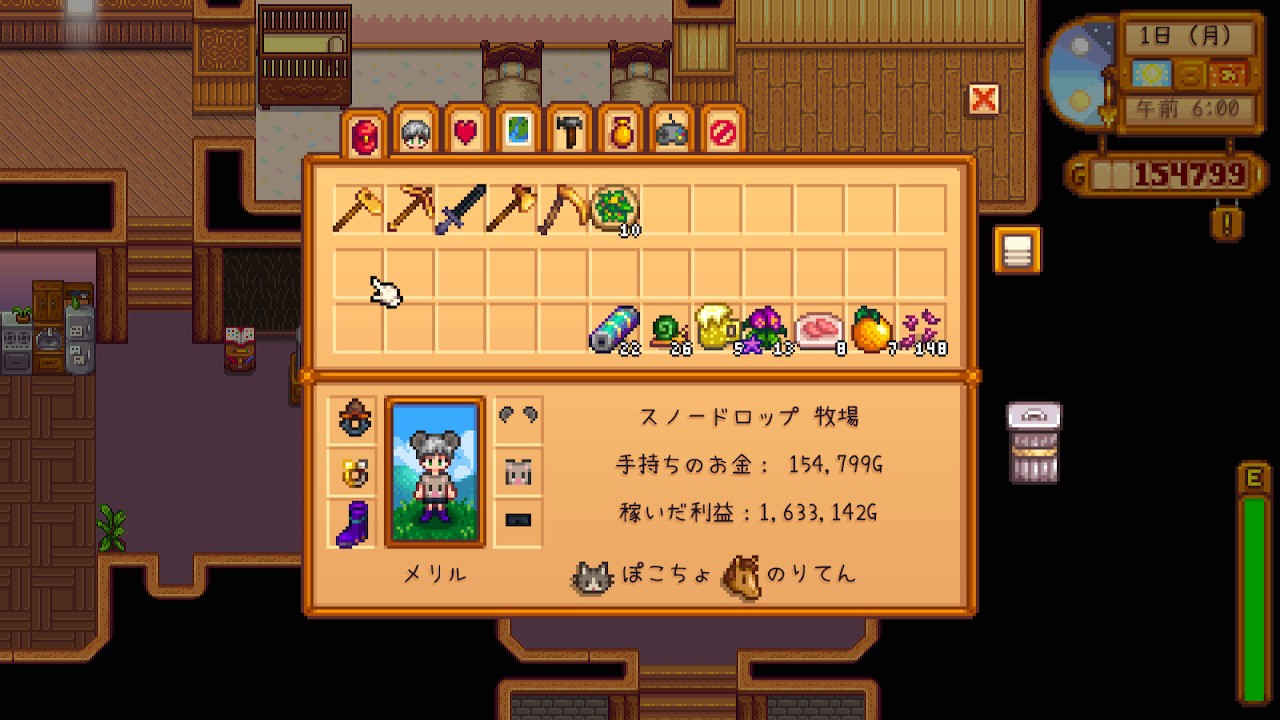The image size is (1280, 720).
Task: Select the beer mug stack
Action: pyautogui.click(x=716, y=329)
